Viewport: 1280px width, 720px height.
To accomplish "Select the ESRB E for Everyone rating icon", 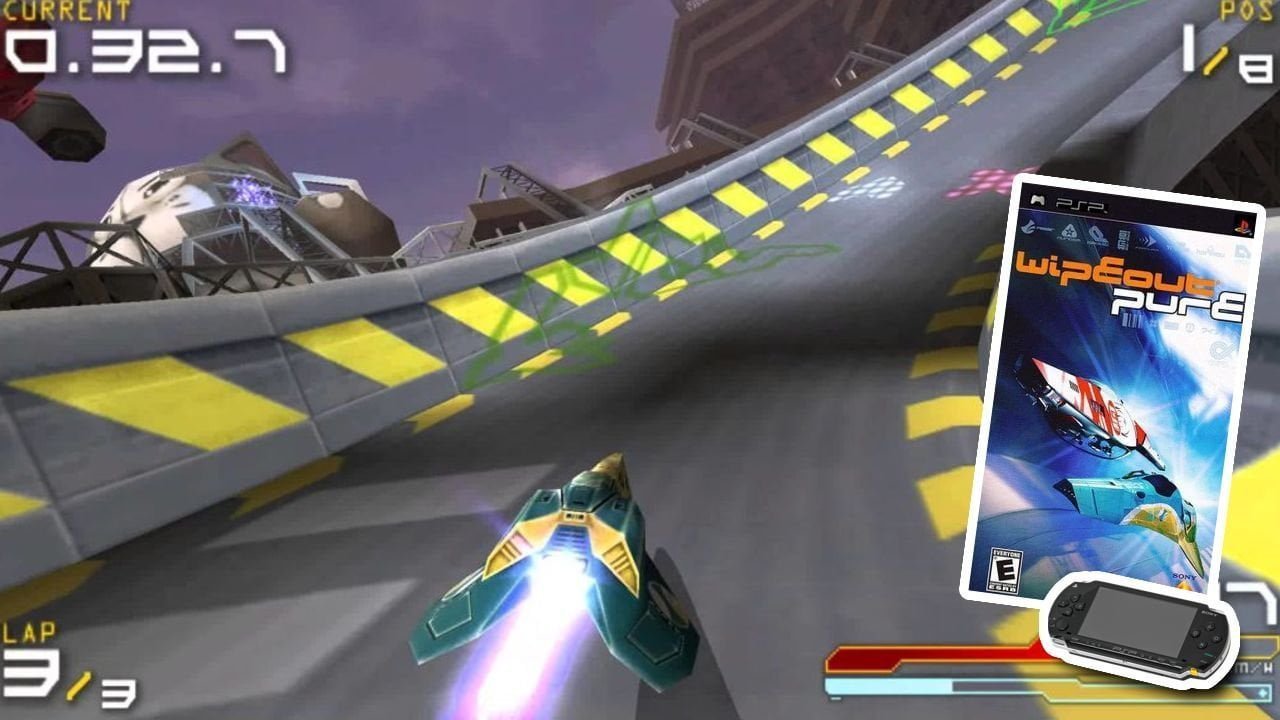I will tap(1008, 568).
